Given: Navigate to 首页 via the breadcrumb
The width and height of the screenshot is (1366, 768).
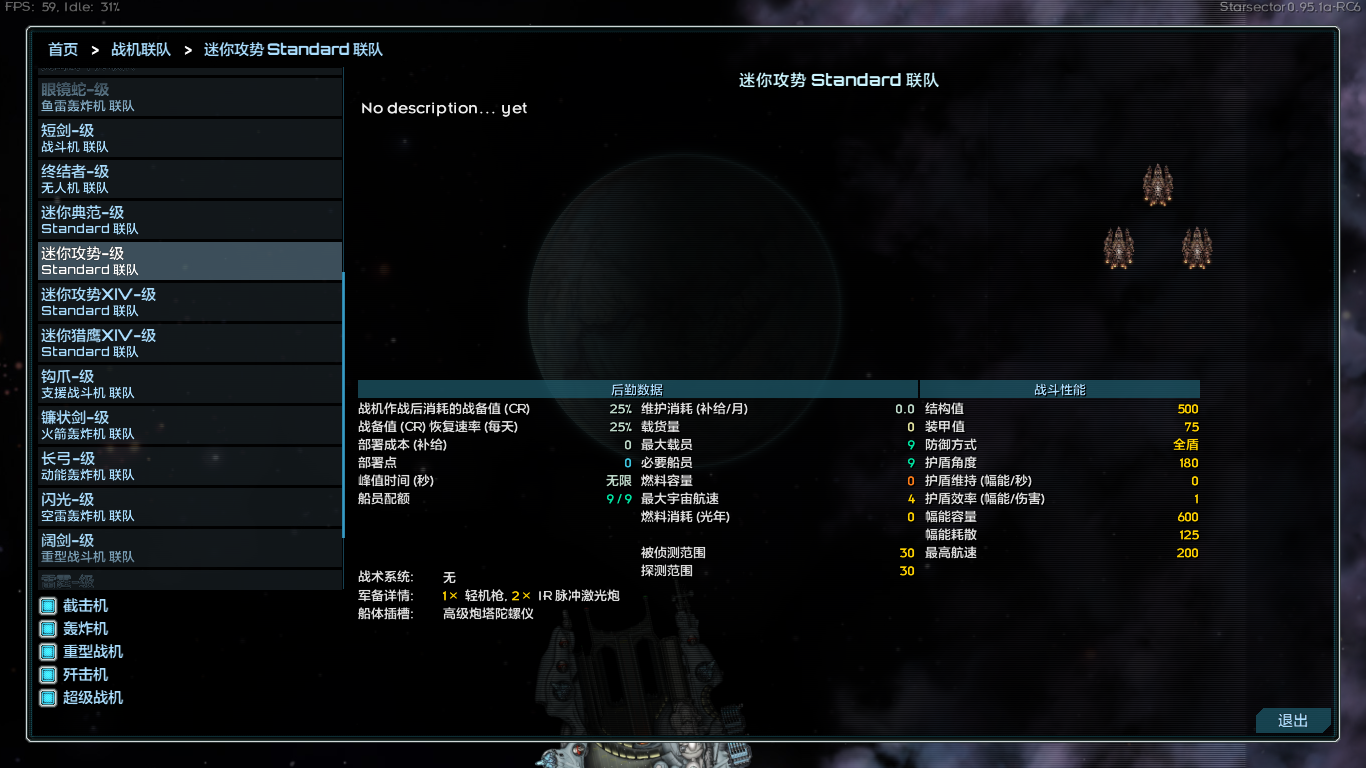Looking at the screenshot, I should click(62, 48).
